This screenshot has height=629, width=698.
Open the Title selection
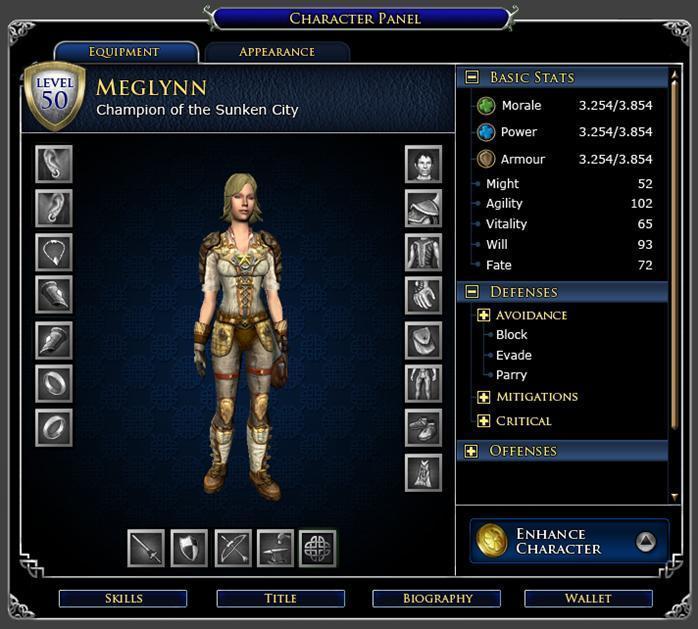pyautogui.click(x=280, y=598)
